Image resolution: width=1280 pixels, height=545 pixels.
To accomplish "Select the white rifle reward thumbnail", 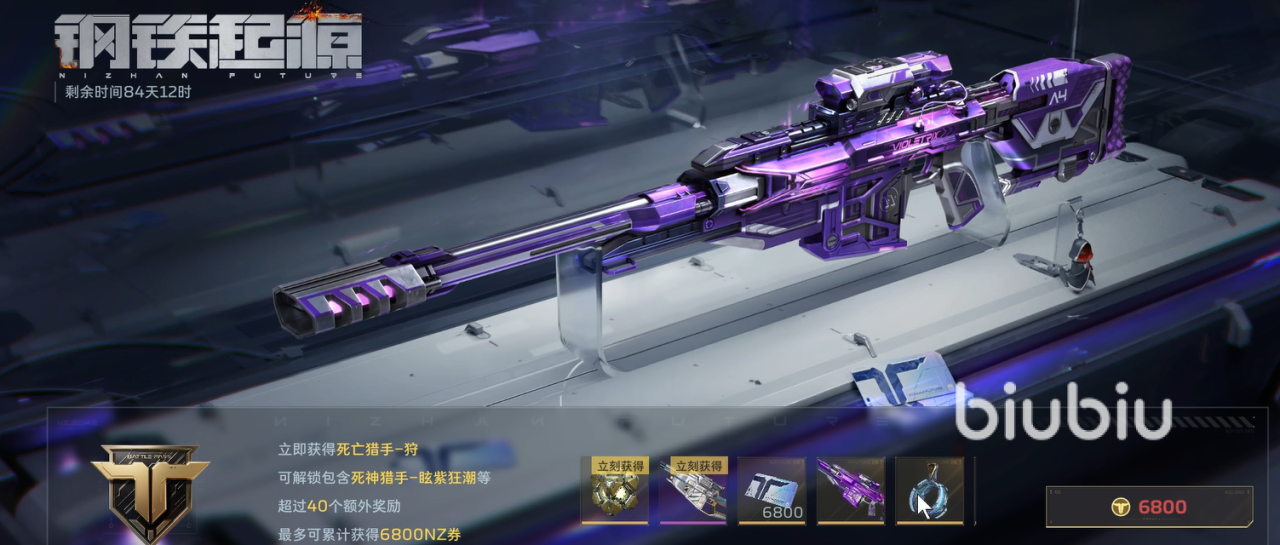I will pyautogui.click(x=693, y=491).
